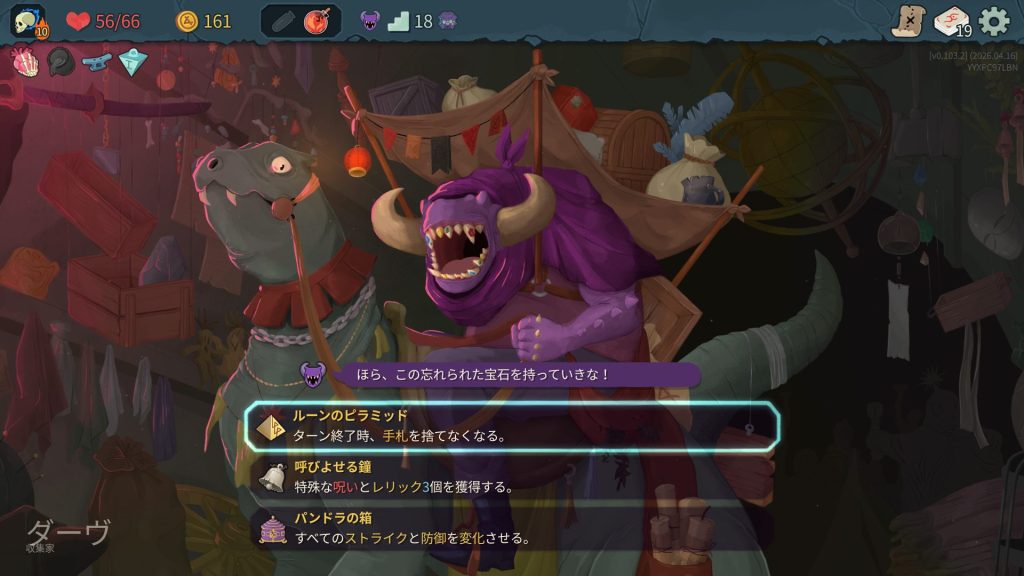View the deck of 19 cards
Image resolution: width=1024 pixels, height=576 pixels.
click(x=952, y=21)
